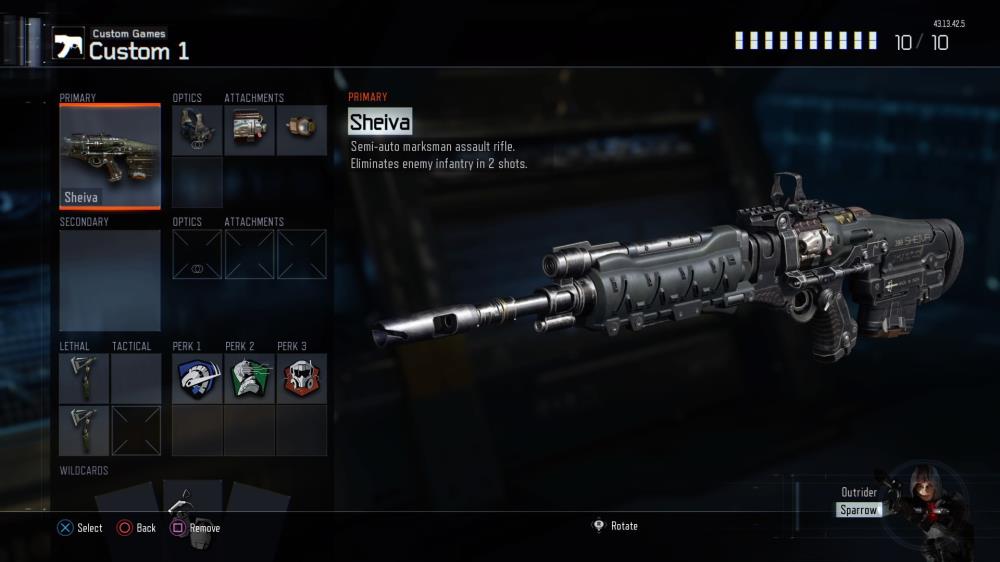This screenshot has height=562, width=1000.
Task: Select the Sheiva primary weapon slot
Action: point(110,156)
